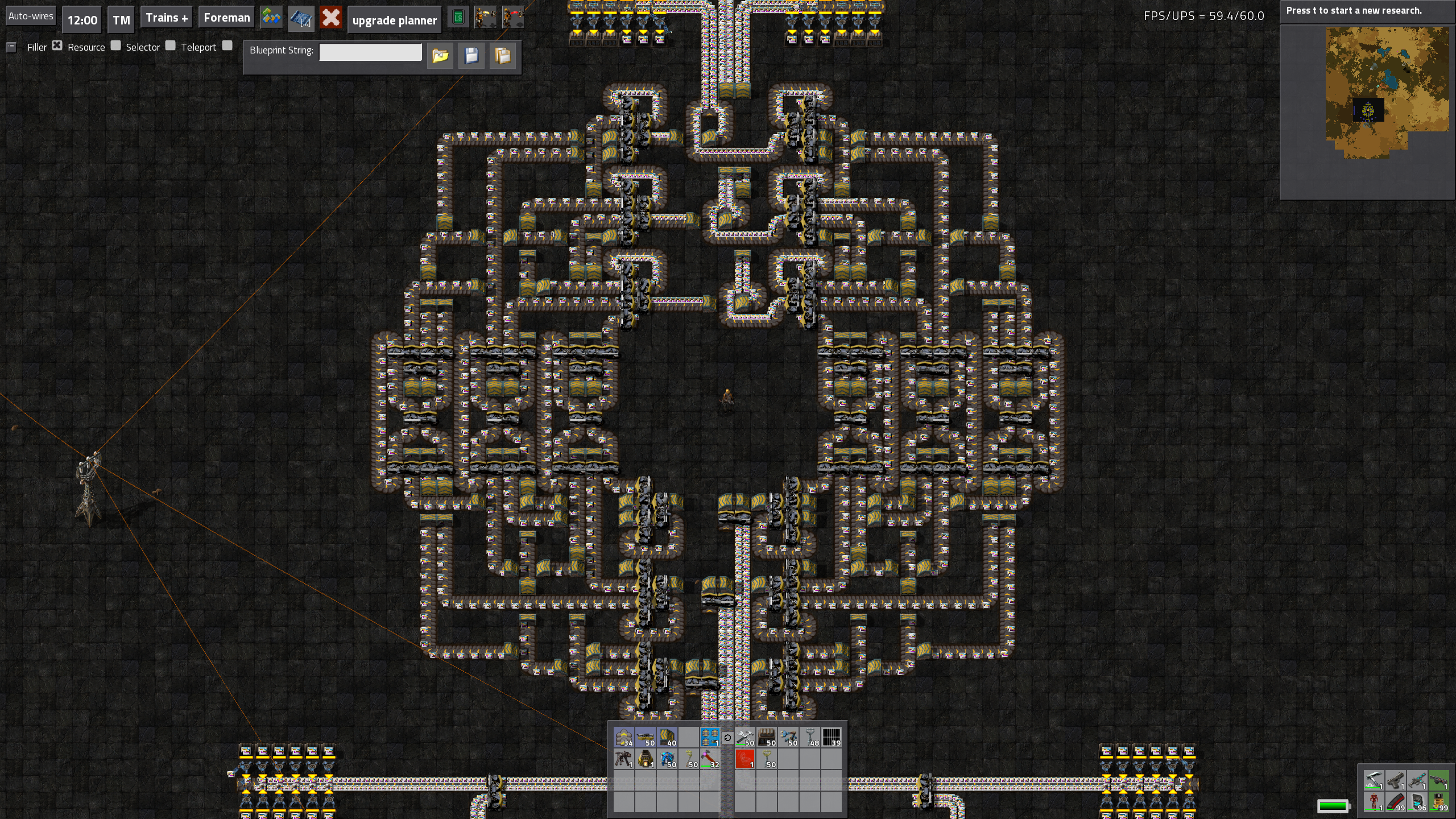The width and height of the screenshot is (1456, 819).
Task: Pick the repair pack slot with wrench
Action: pos(745,737)
